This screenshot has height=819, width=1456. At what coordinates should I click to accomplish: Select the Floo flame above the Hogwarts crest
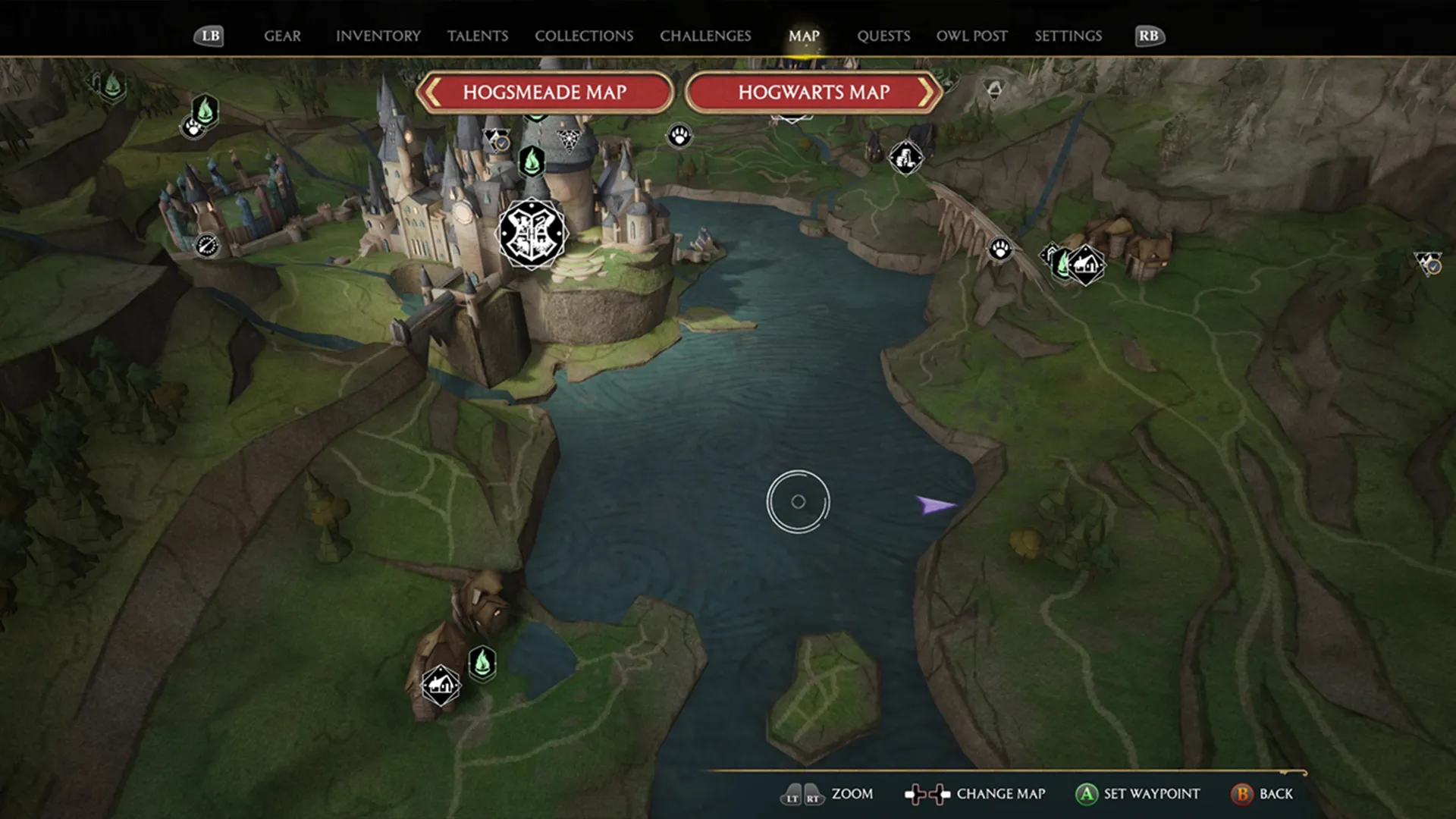click(532, 162)
